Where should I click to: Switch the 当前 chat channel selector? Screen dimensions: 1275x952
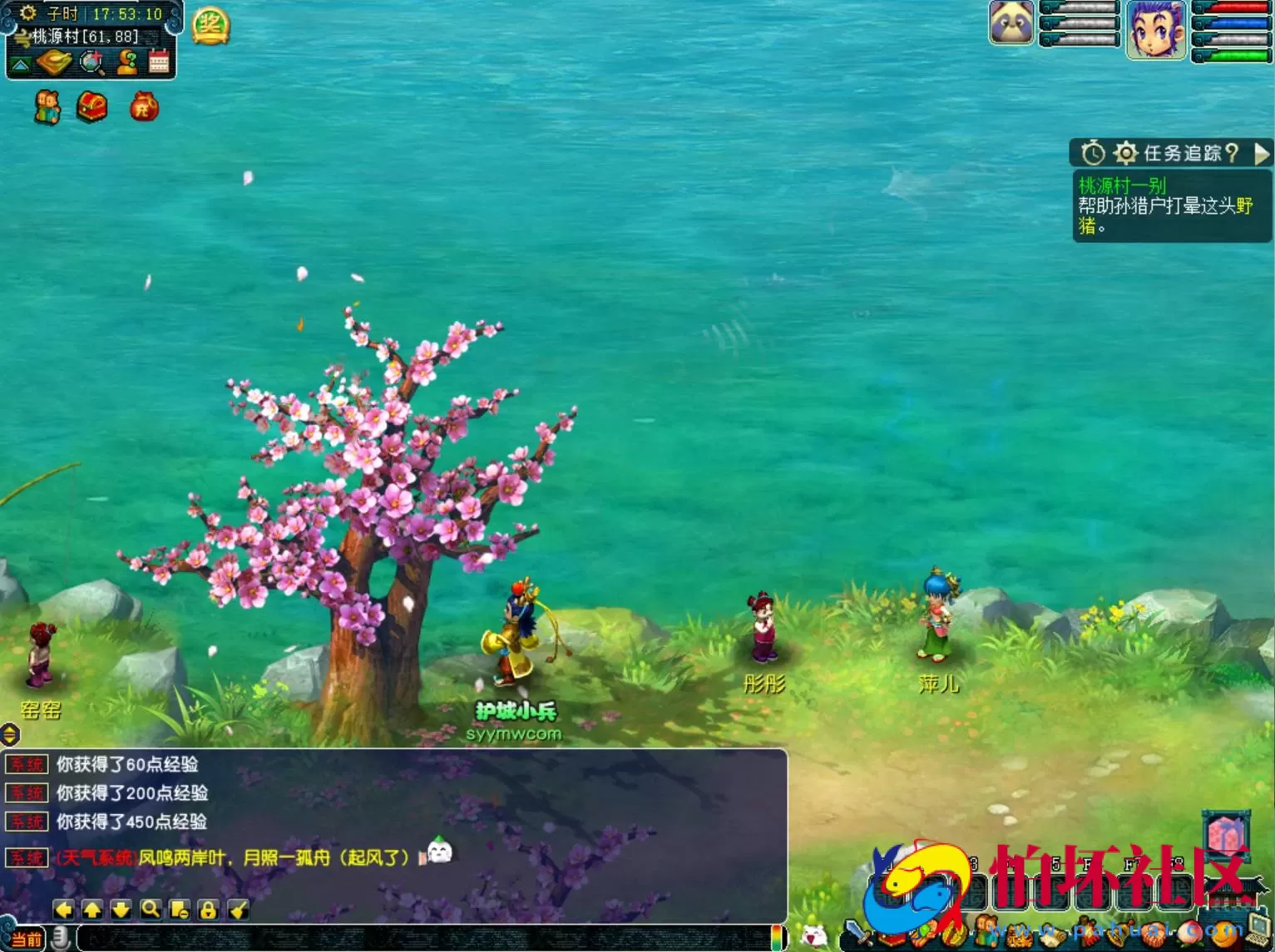coord(26,940)
